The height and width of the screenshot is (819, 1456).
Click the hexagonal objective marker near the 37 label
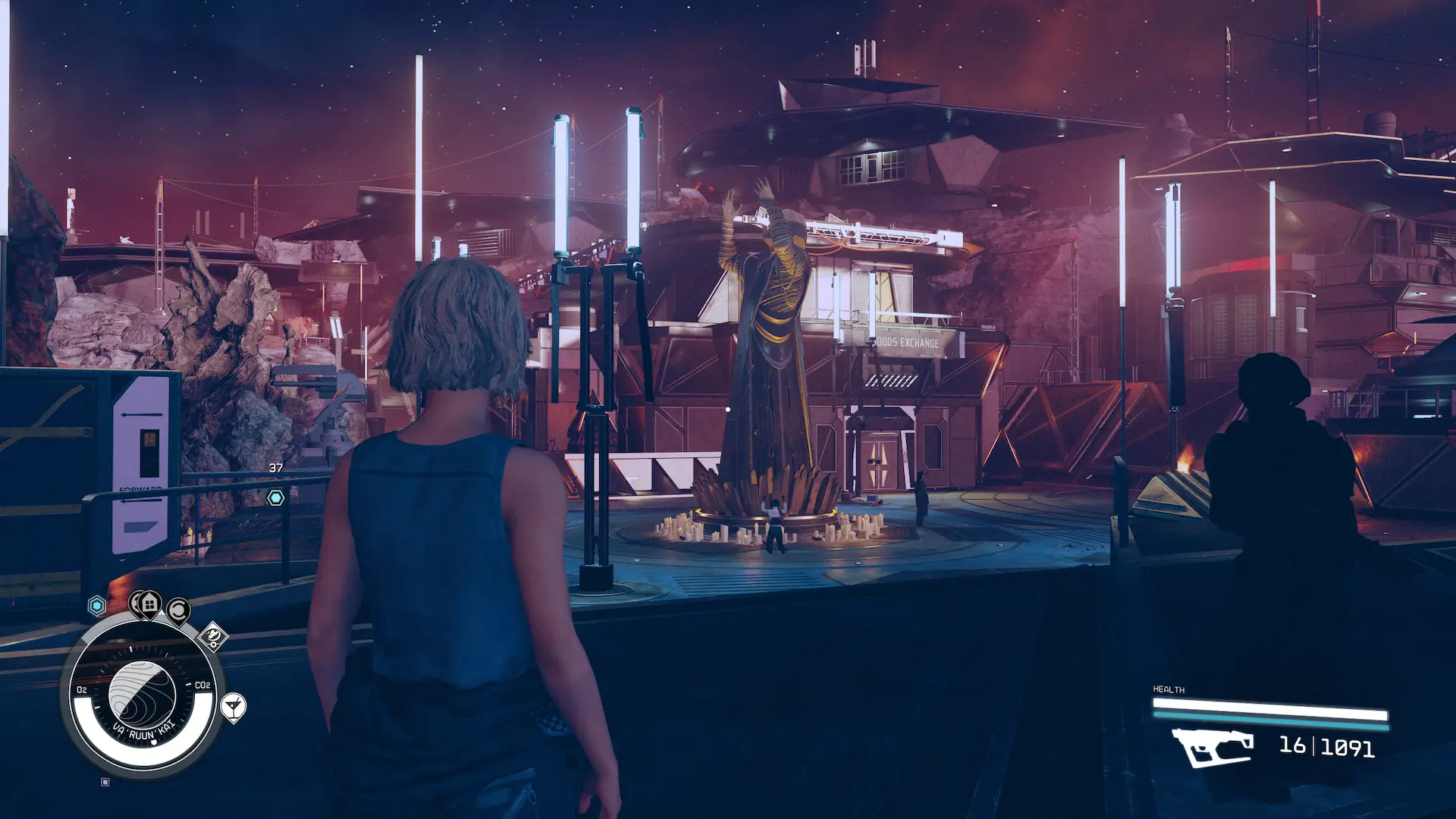point(276,497)
